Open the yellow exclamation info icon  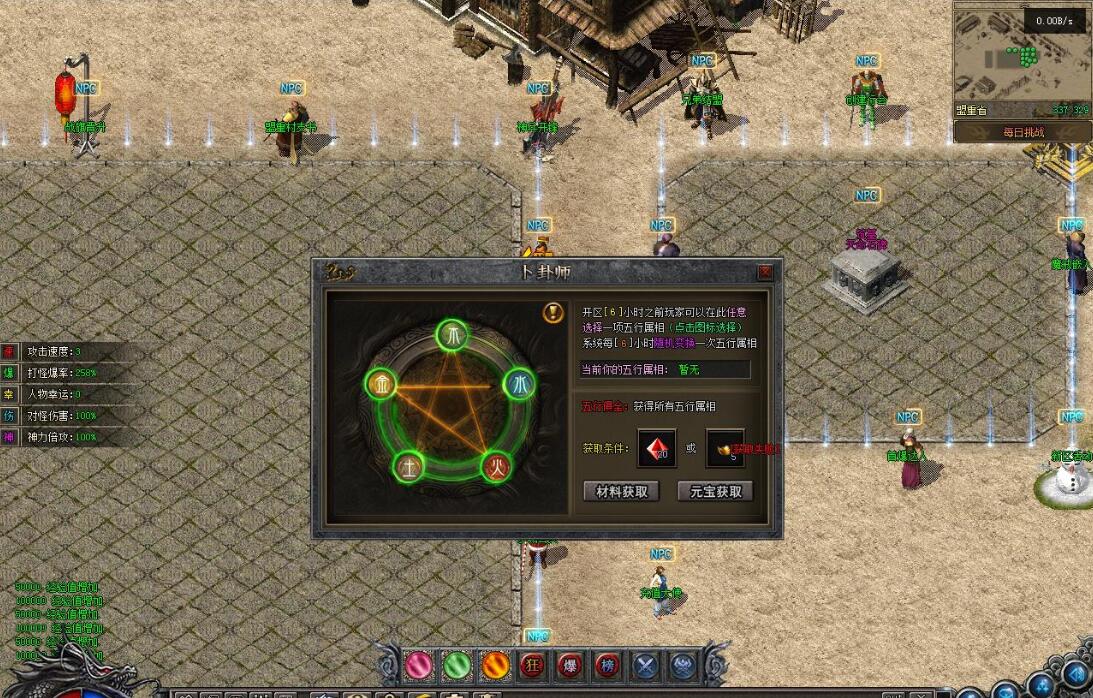click(x=553, y=312)
